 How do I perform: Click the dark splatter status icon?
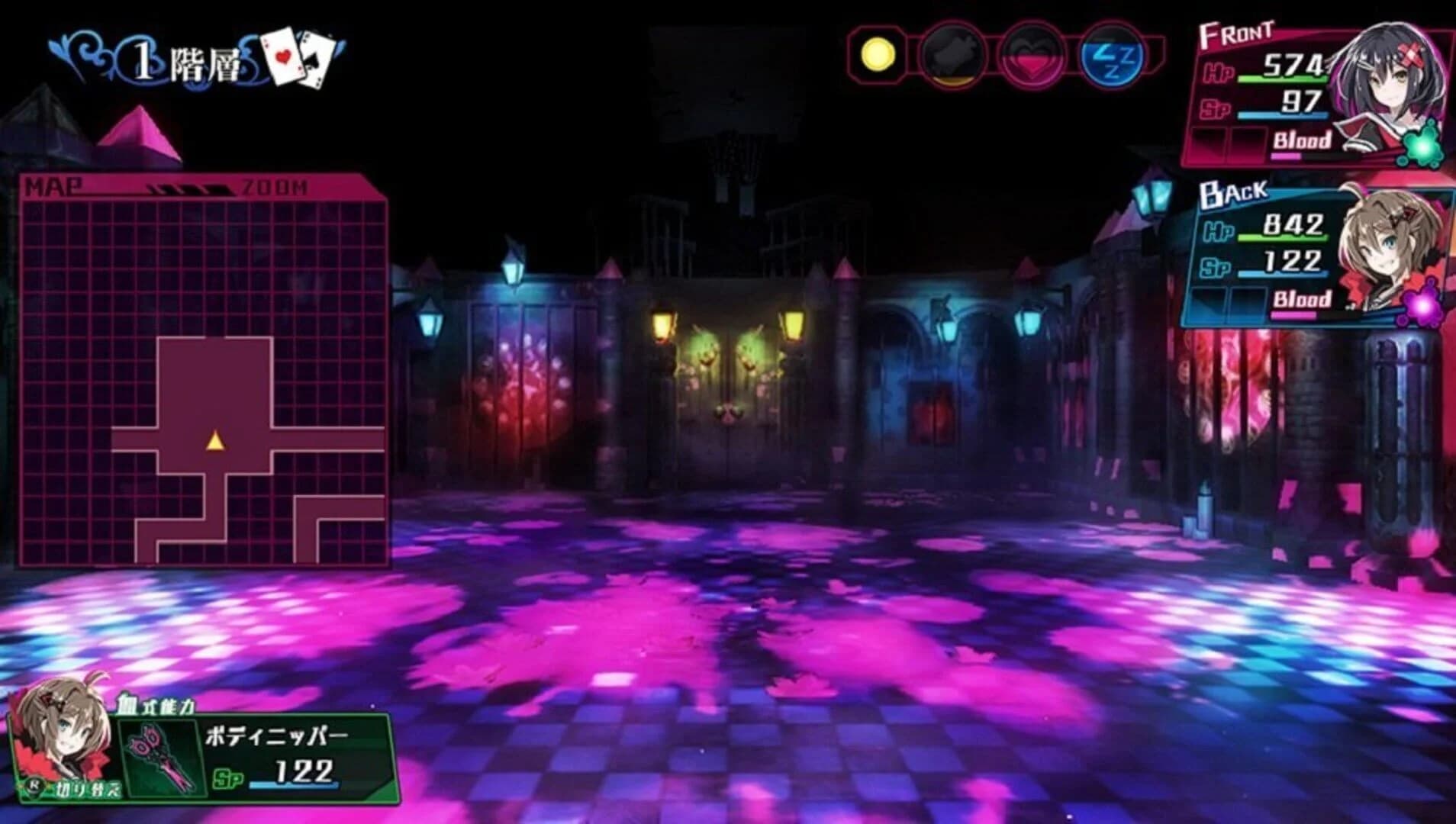(x=953, y=52)
